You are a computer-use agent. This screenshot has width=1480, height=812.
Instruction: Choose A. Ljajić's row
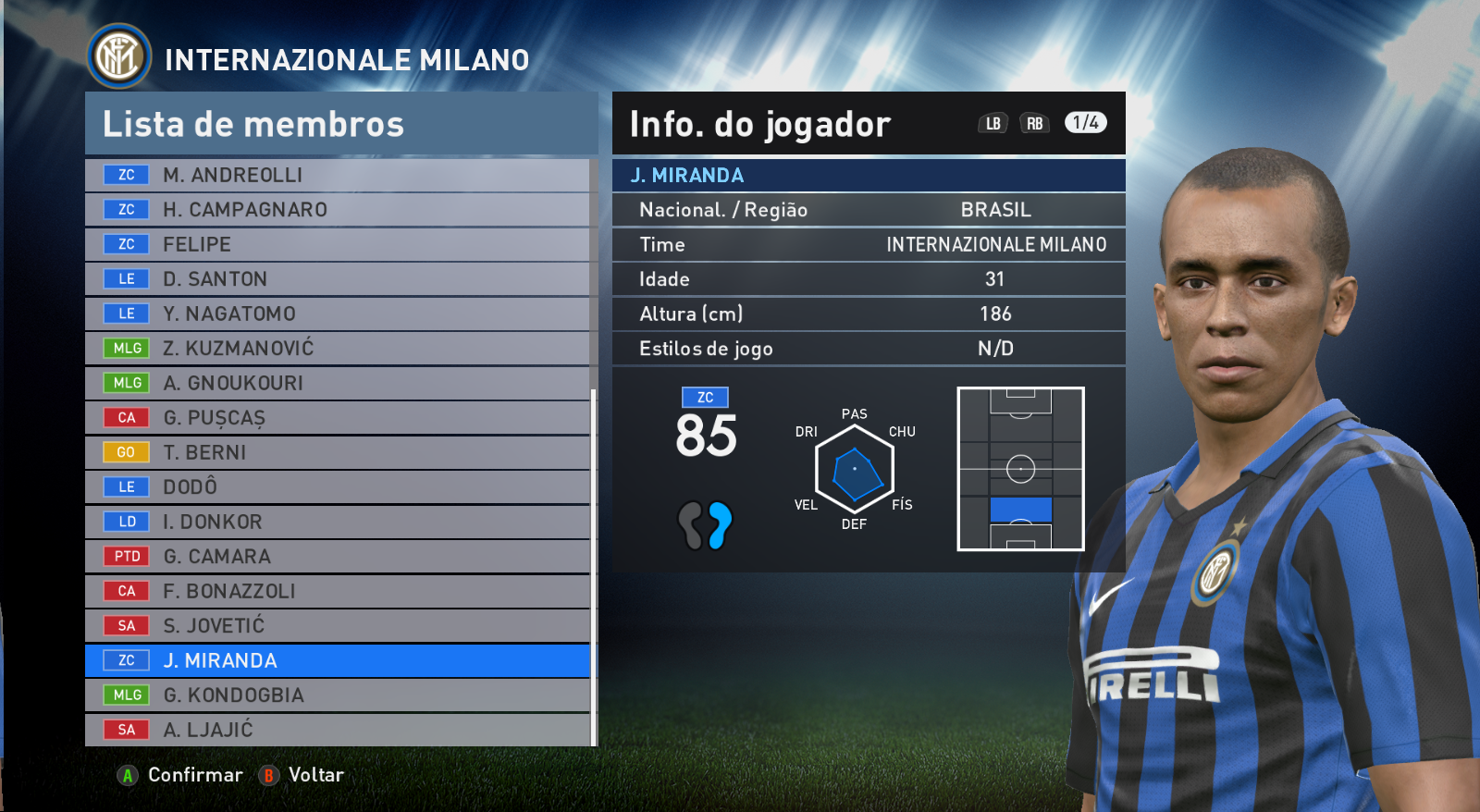coord(338,730)
